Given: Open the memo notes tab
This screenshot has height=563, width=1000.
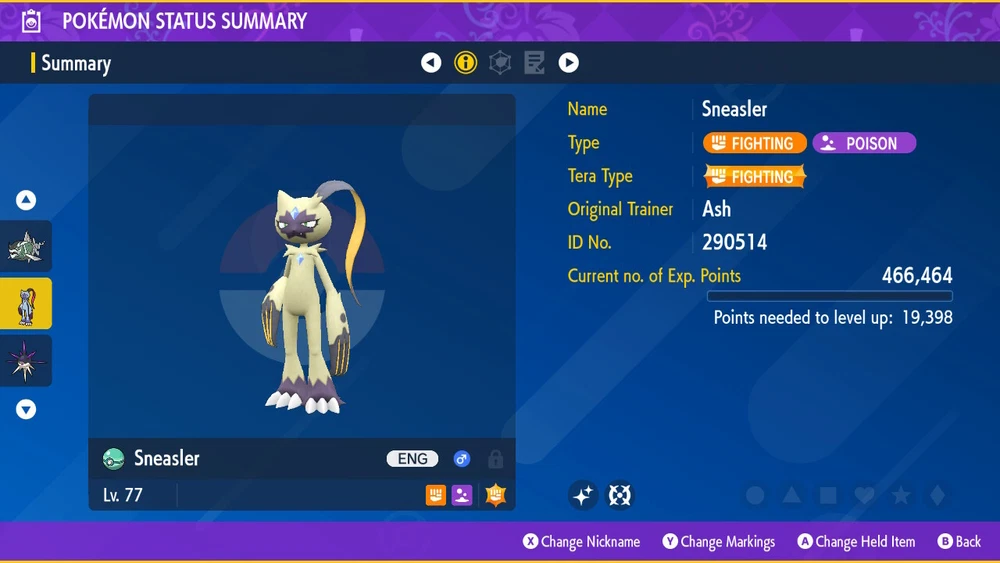Looking at the screenshot, I should coord(534,63).
